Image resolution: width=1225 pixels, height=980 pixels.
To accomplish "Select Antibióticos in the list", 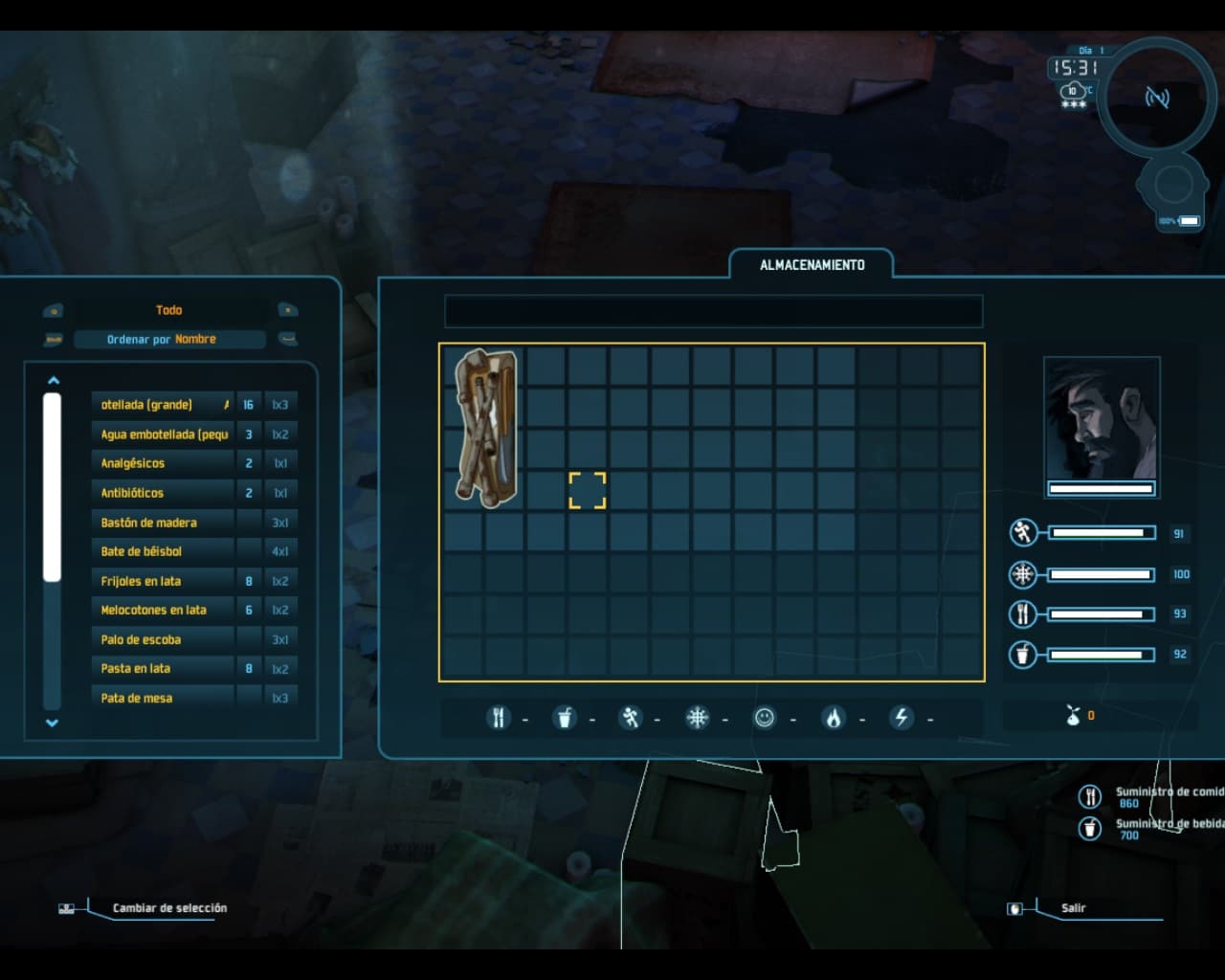I will (164, 493).
